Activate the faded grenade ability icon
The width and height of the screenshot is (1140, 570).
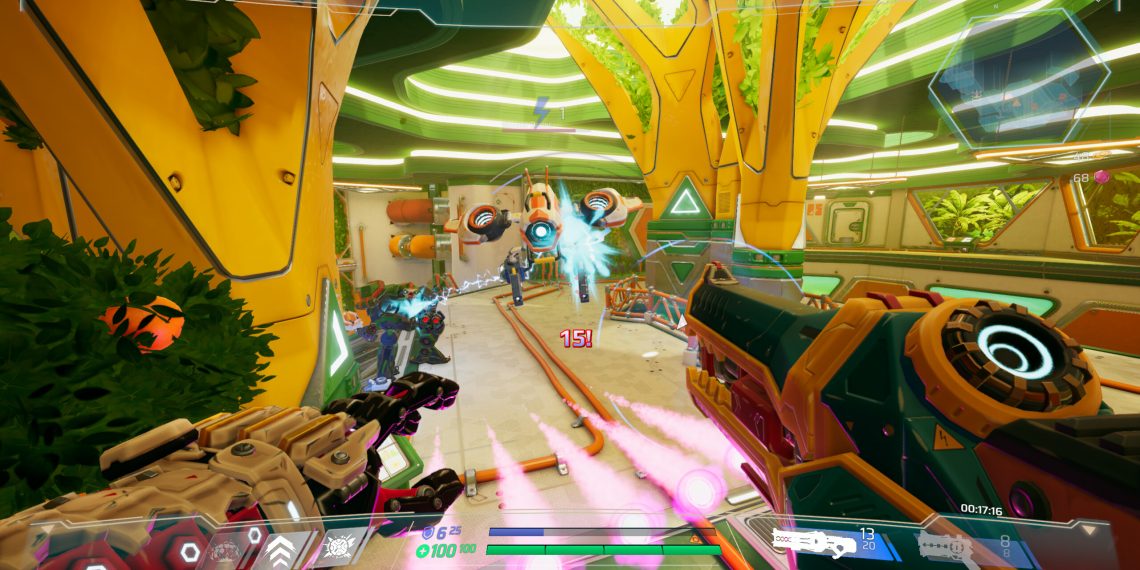pos(226,549)
